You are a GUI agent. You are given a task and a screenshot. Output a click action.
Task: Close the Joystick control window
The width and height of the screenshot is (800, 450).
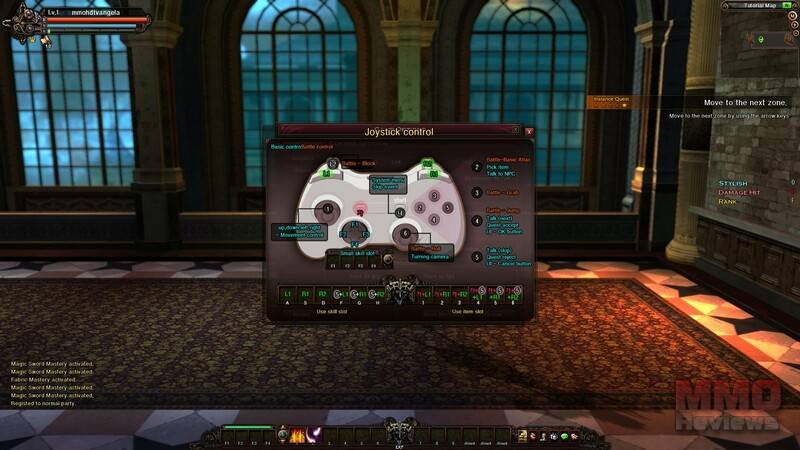529,131
